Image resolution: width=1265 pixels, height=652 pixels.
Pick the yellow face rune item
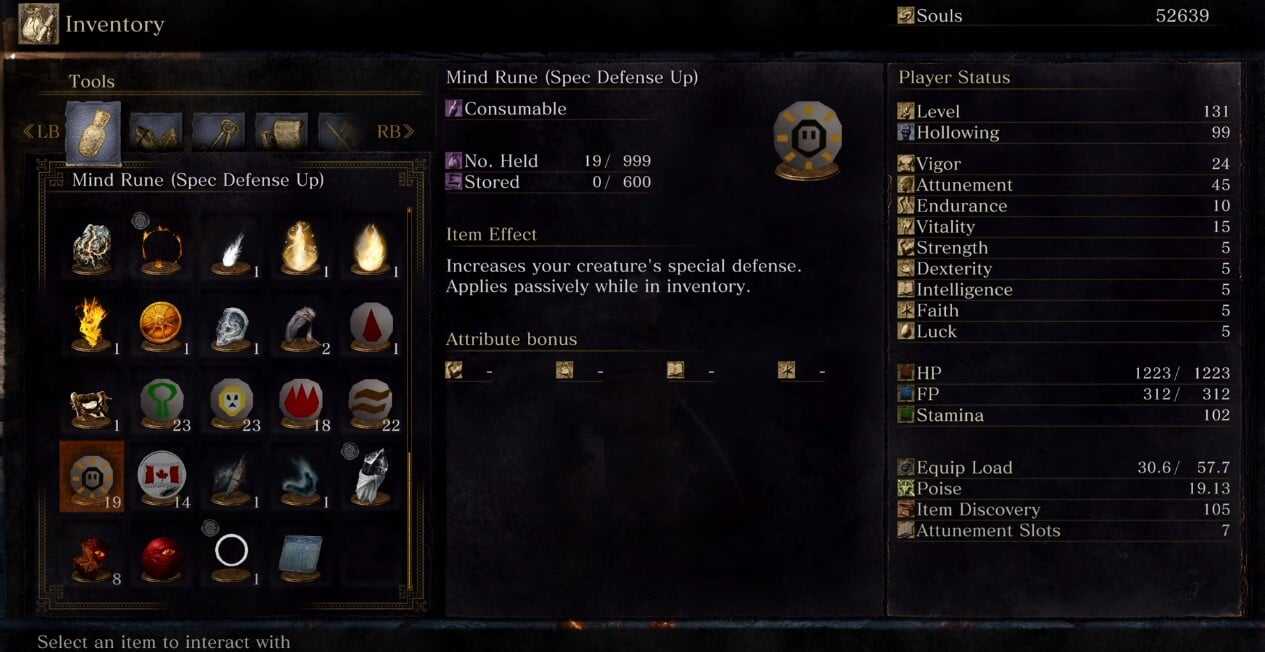click(x=231, y=402)
